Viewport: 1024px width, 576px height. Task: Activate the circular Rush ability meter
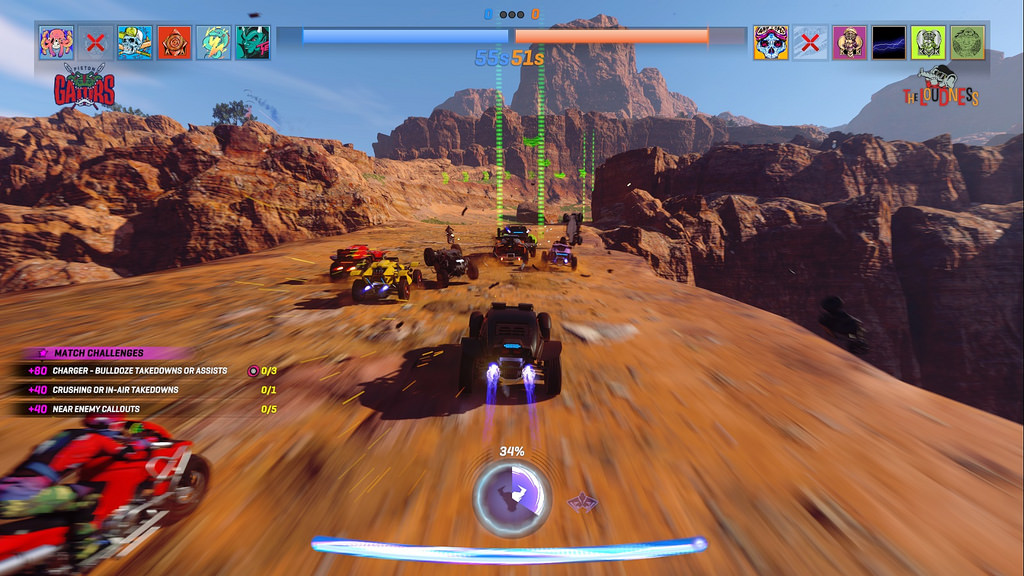[x=511, y=493]
